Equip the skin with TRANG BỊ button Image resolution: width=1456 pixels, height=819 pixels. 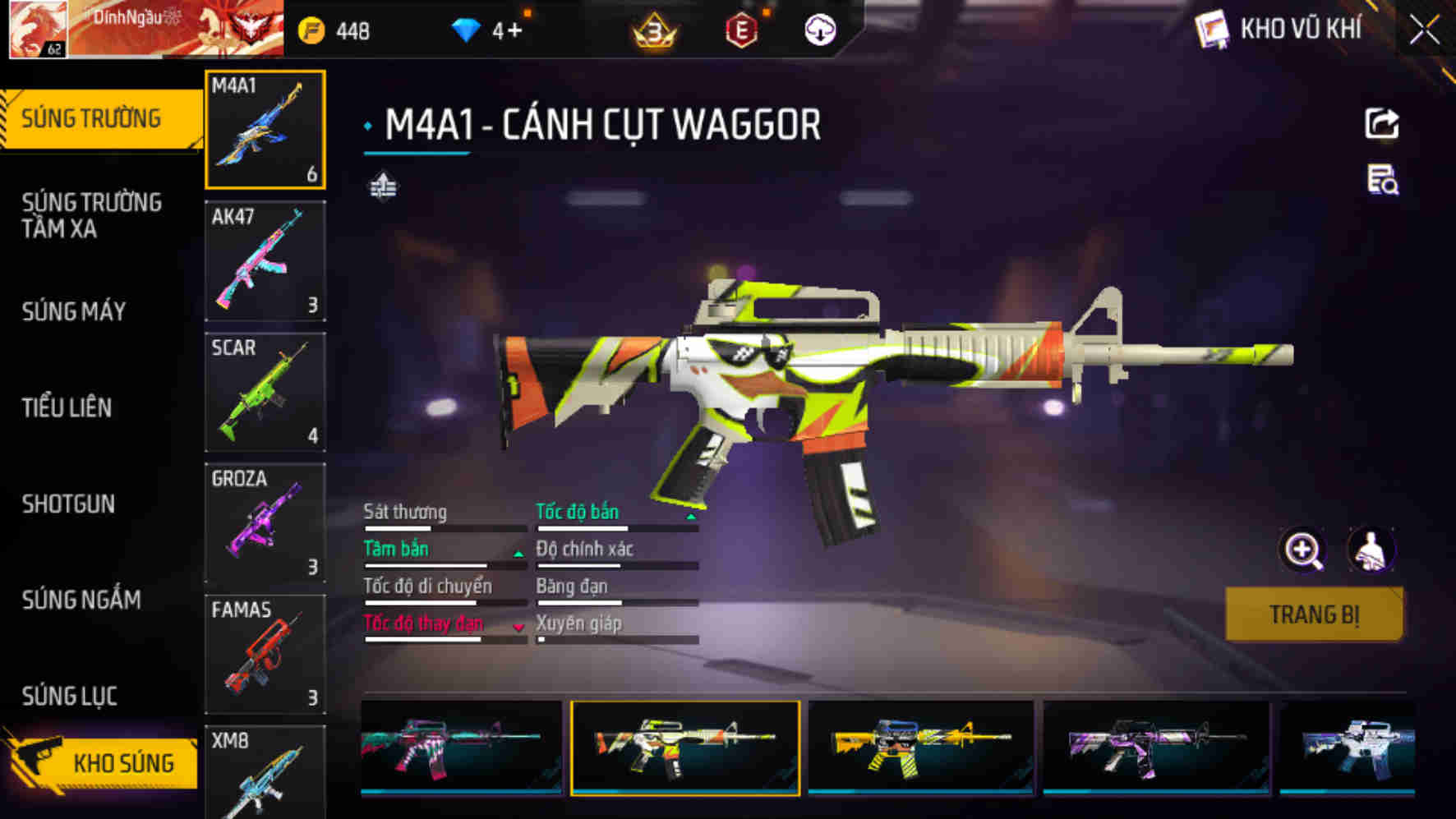1314,614
